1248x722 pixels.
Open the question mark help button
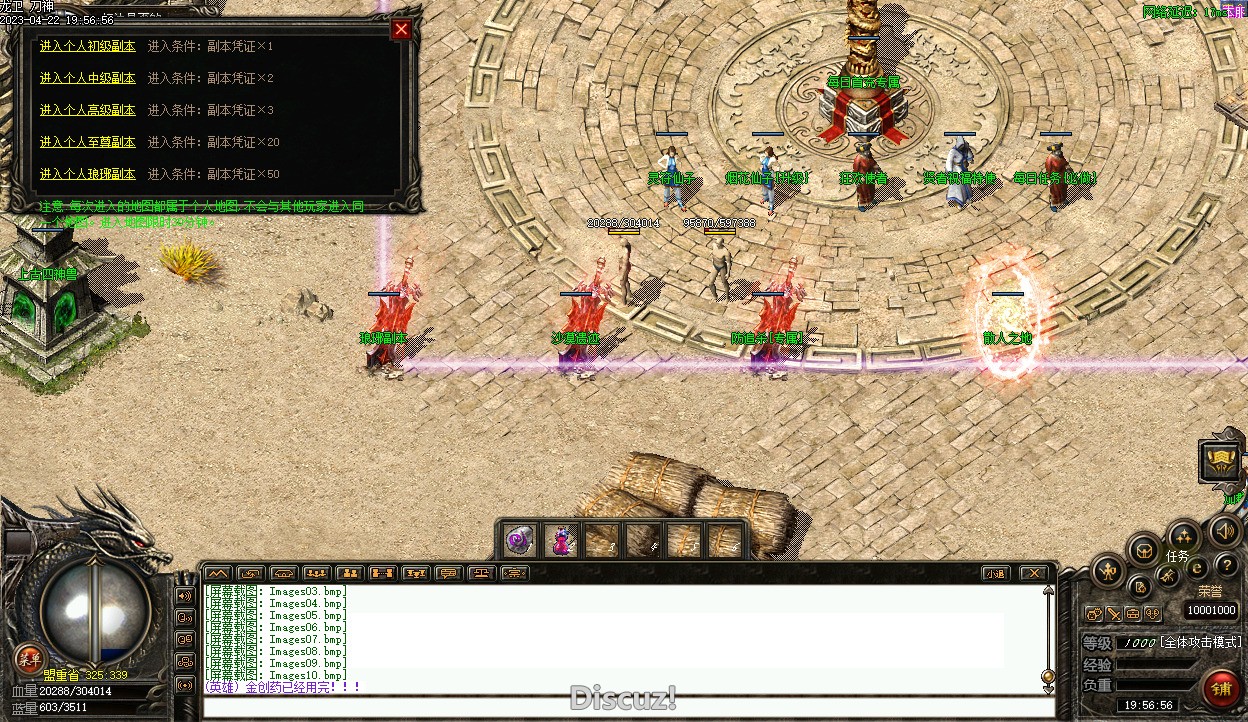click(x=1226, y=566)
